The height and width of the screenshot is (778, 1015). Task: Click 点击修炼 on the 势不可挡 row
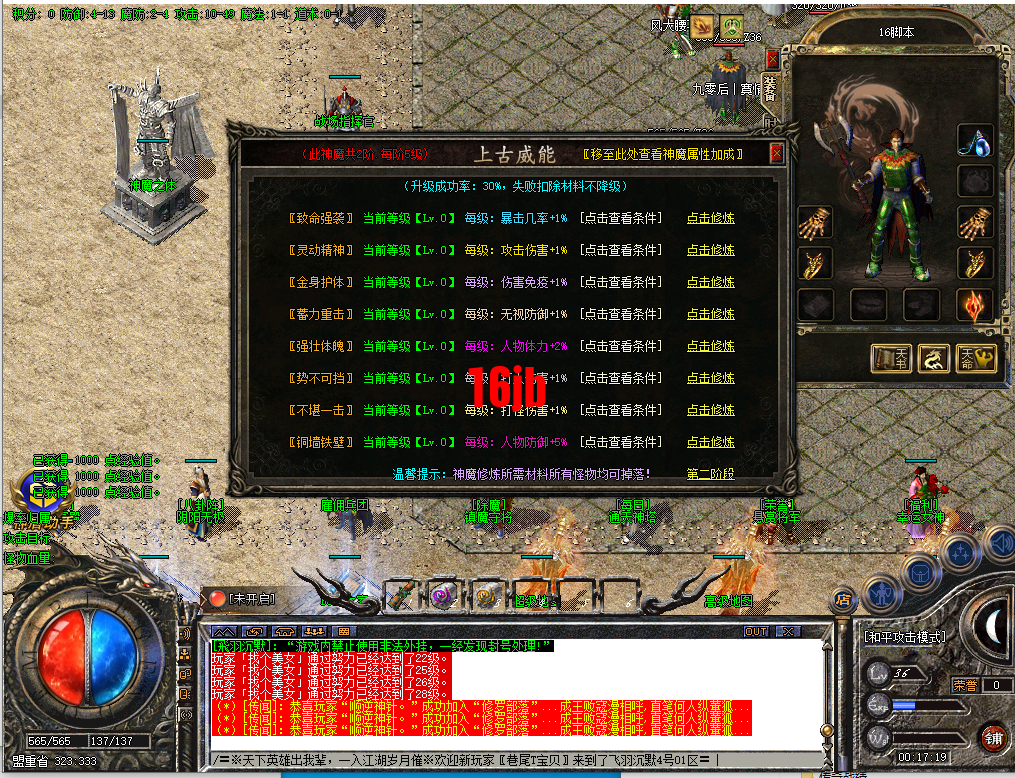click(x=710, y=379)
